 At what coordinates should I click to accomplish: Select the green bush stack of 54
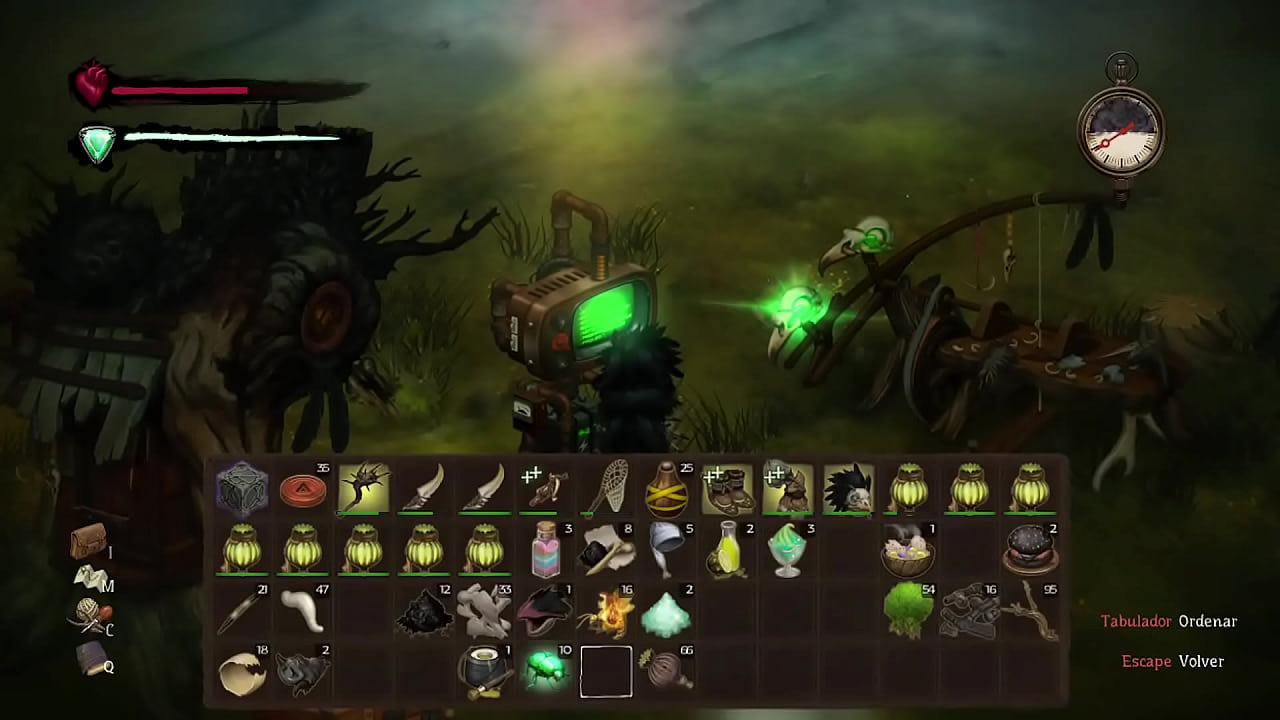(x=908, y=610)
